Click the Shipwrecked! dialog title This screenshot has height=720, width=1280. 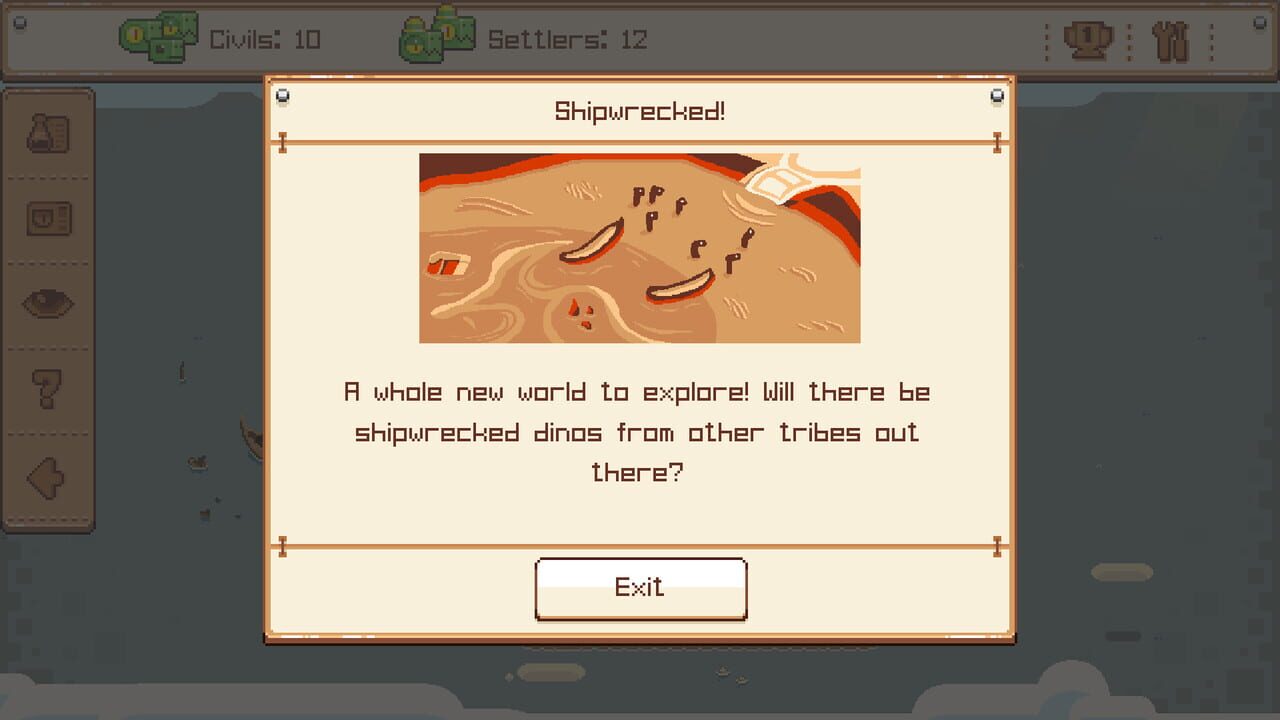point(639,110)
